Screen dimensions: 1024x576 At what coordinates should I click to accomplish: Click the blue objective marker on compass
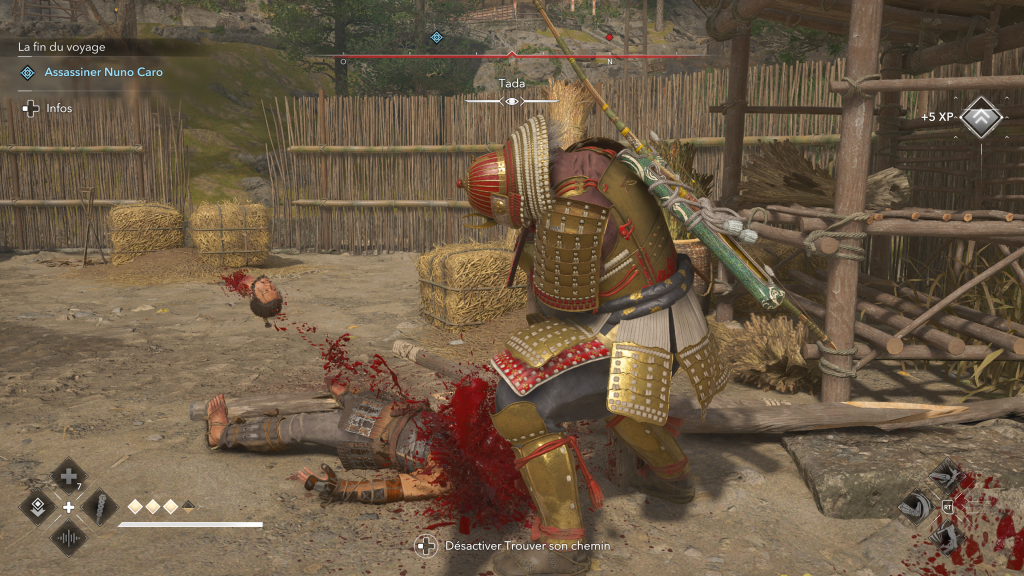pyautogui.click(x=436, y=38)
